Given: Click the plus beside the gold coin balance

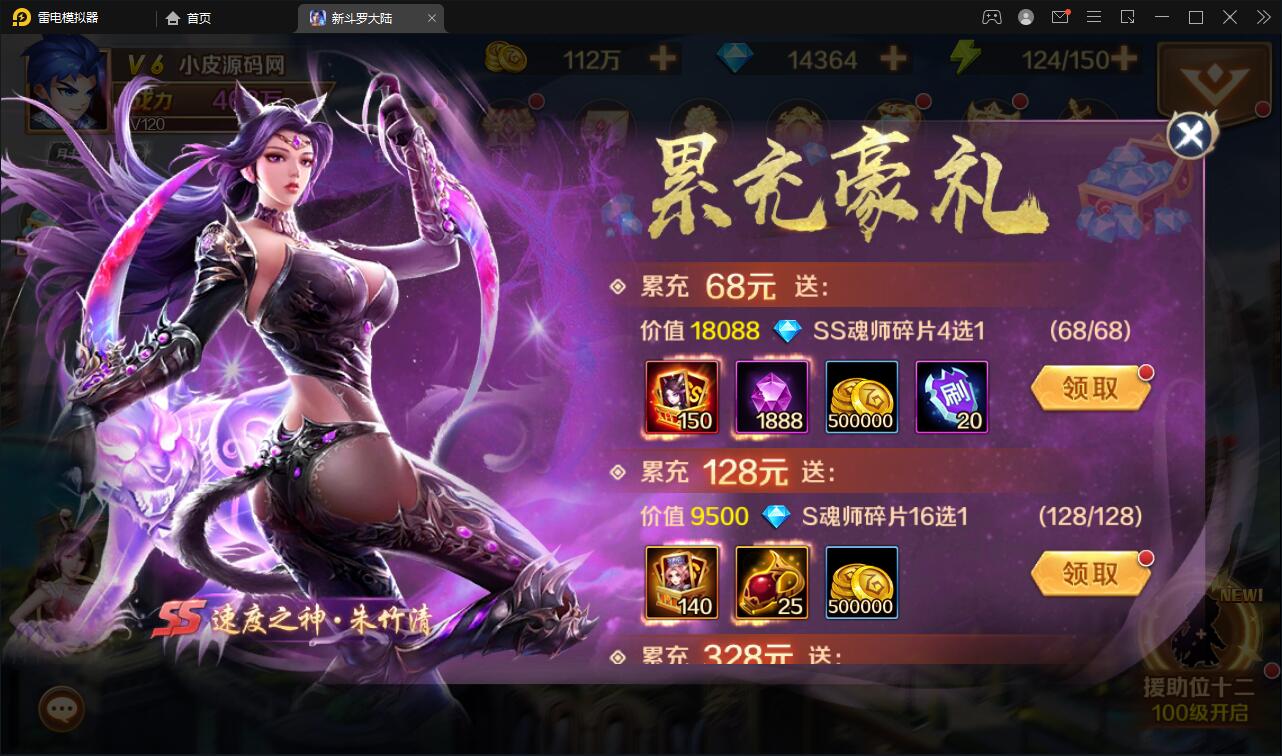Looking at the screenshot, I should 660,60.
